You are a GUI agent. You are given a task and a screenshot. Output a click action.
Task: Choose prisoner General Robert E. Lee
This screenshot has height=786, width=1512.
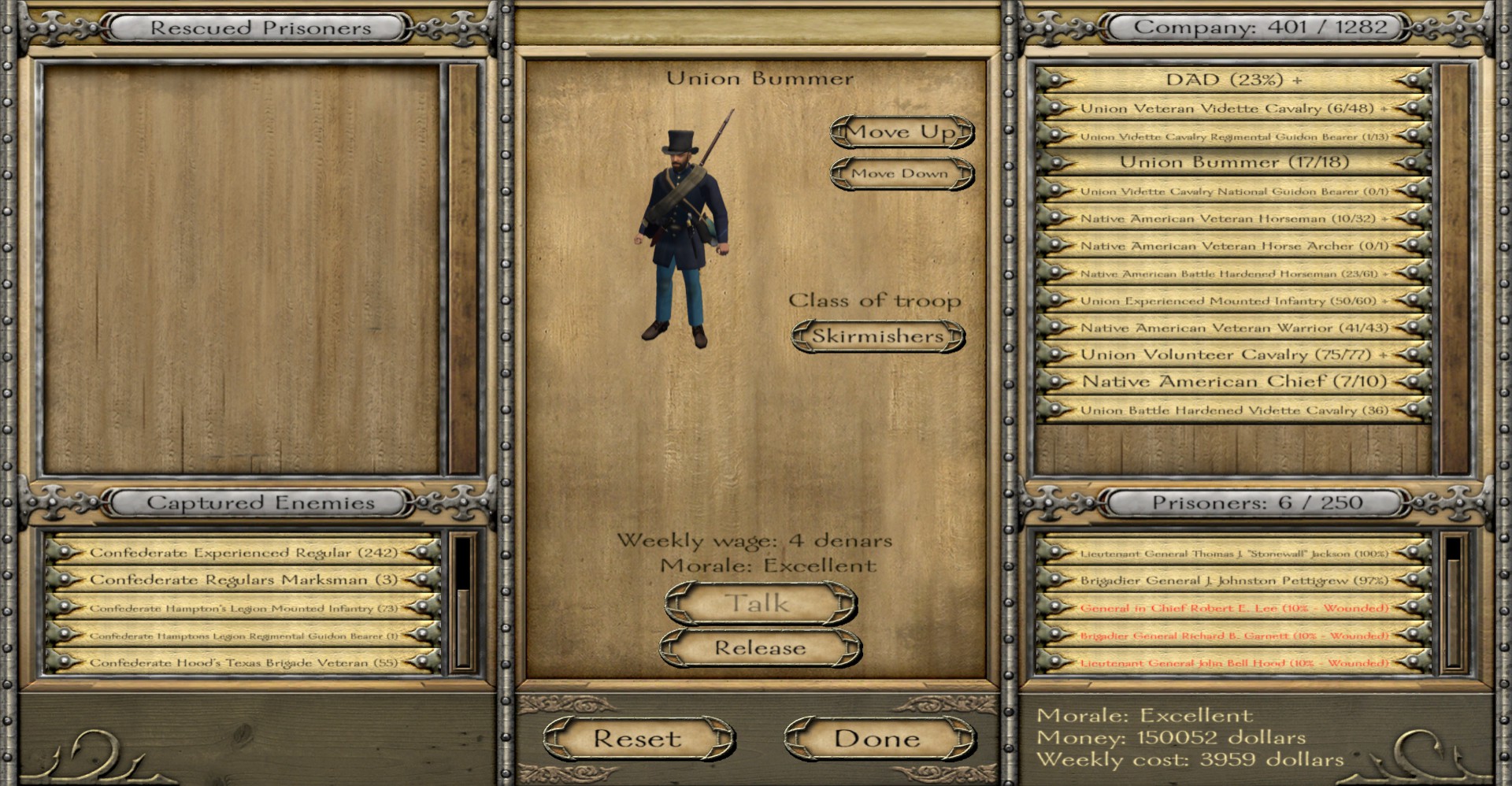click(x=1233, y=608)
